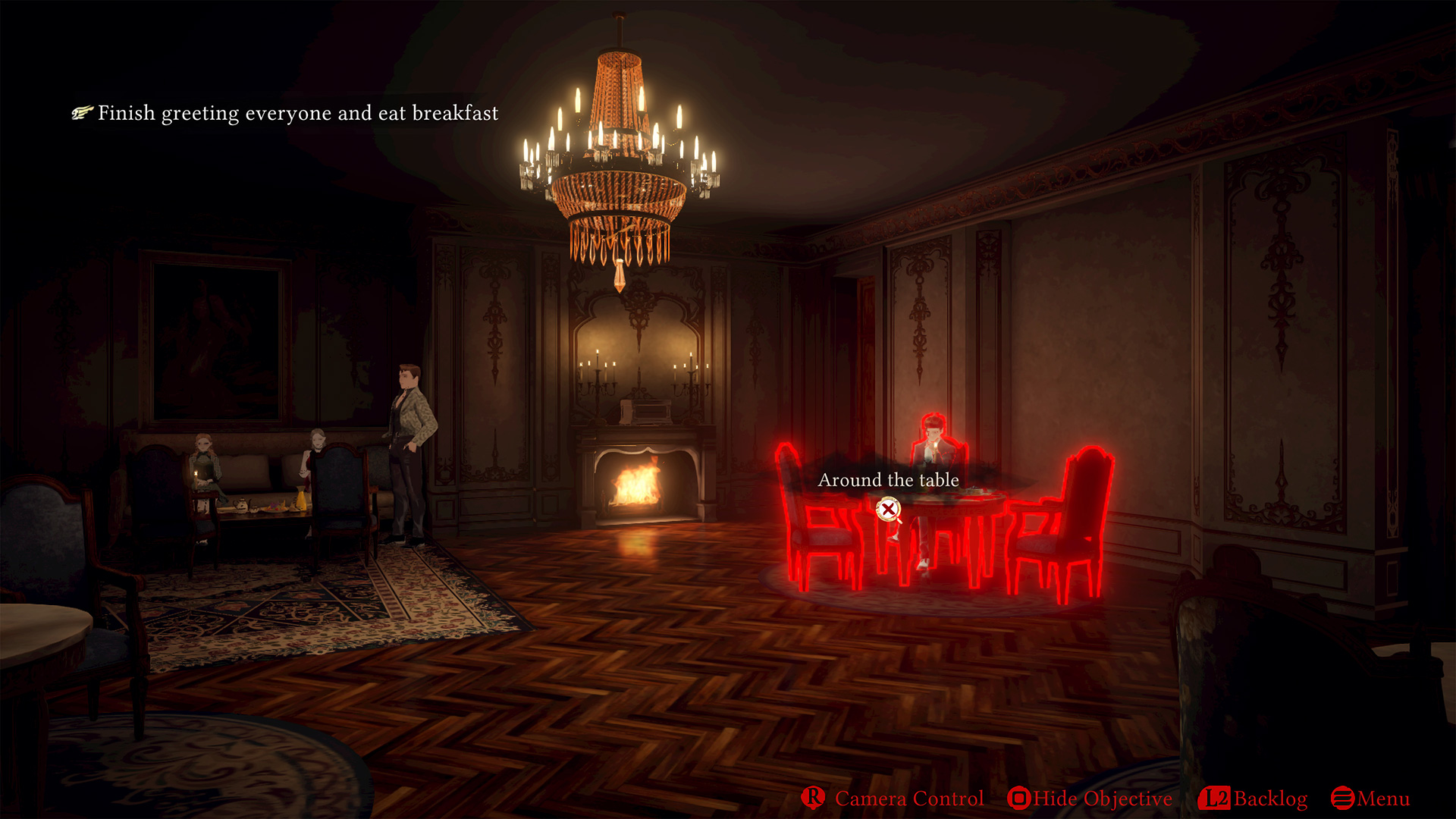
Task: Select the Around the table interaction marker
Action: pos(888,510)
